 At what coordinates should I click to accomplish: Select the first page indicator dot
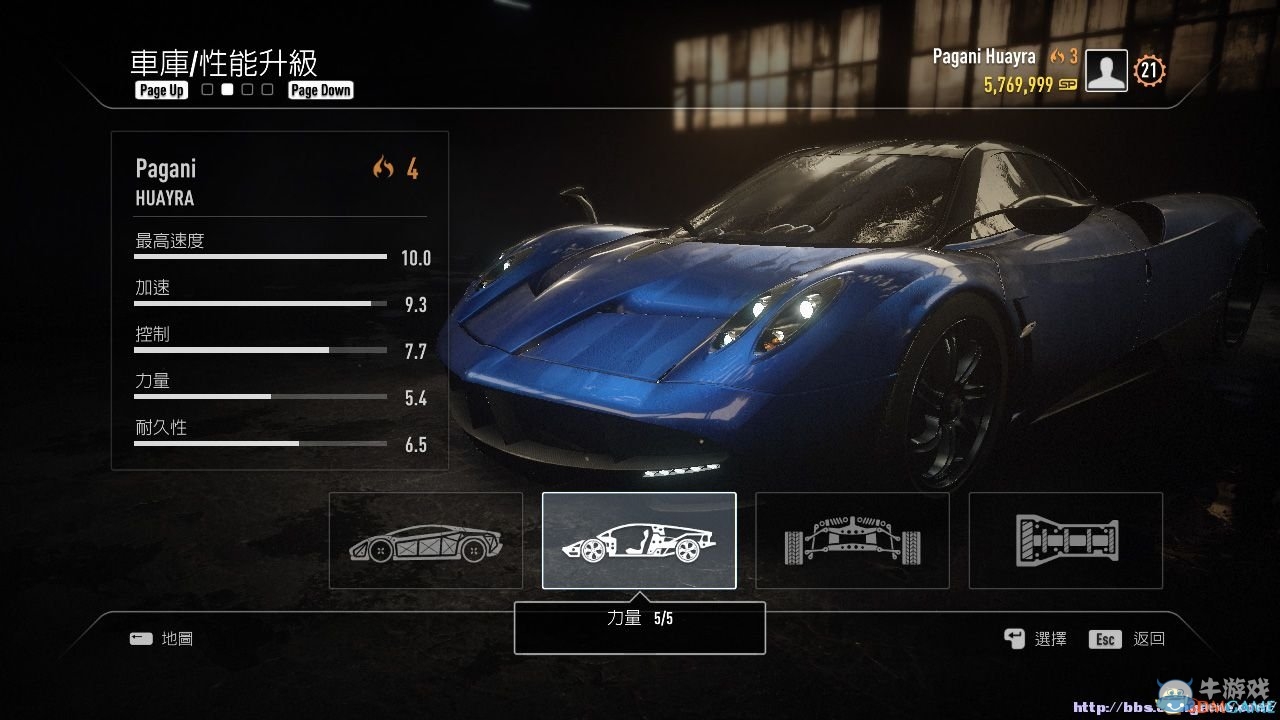click(206, 89)
